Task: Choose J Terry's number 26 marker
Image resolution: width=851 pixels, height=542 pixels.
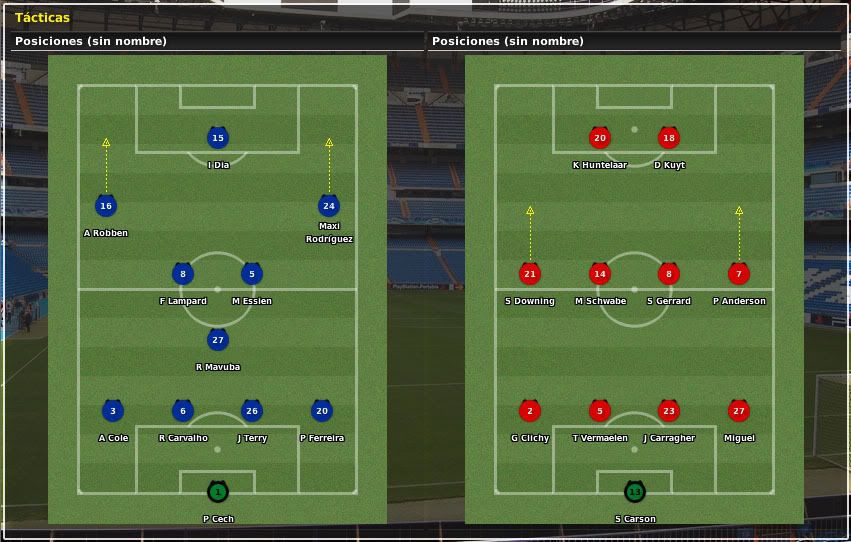Action: pos(252,411)
